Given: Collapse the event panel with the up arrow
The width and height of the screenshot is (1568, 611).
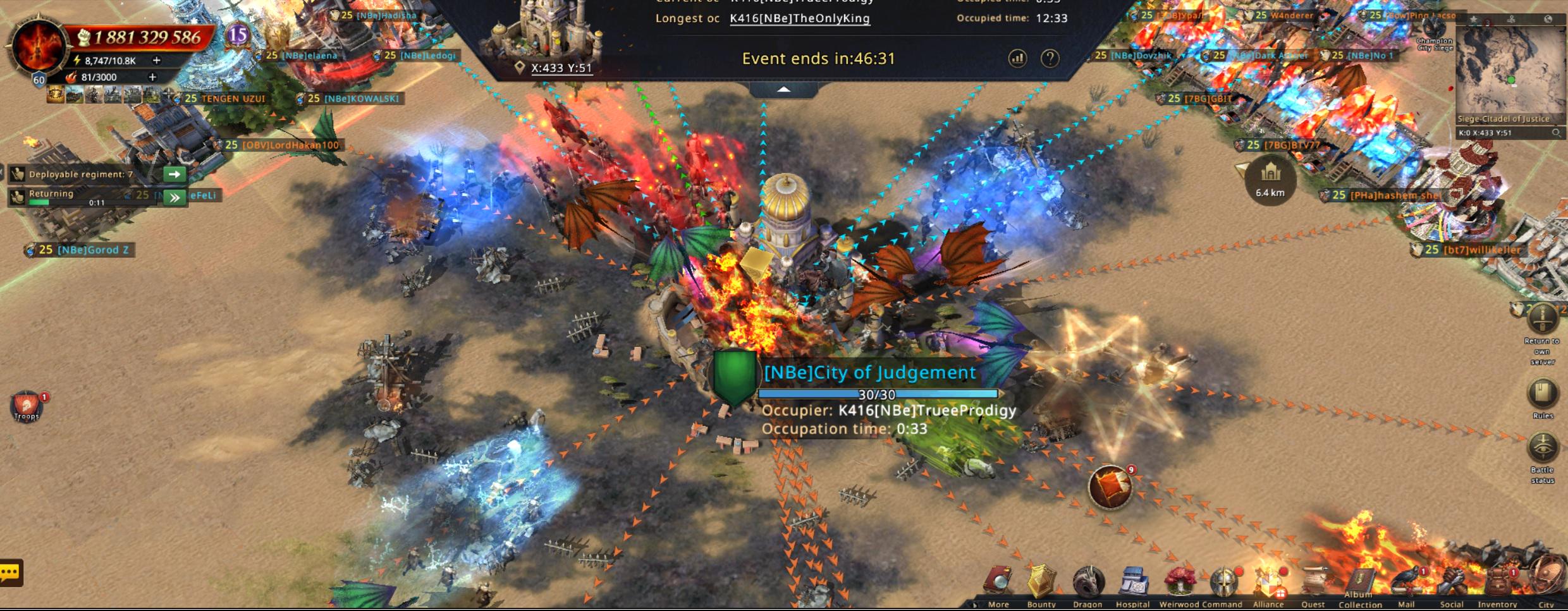Looking at the screenshot, I should (783, 90).
